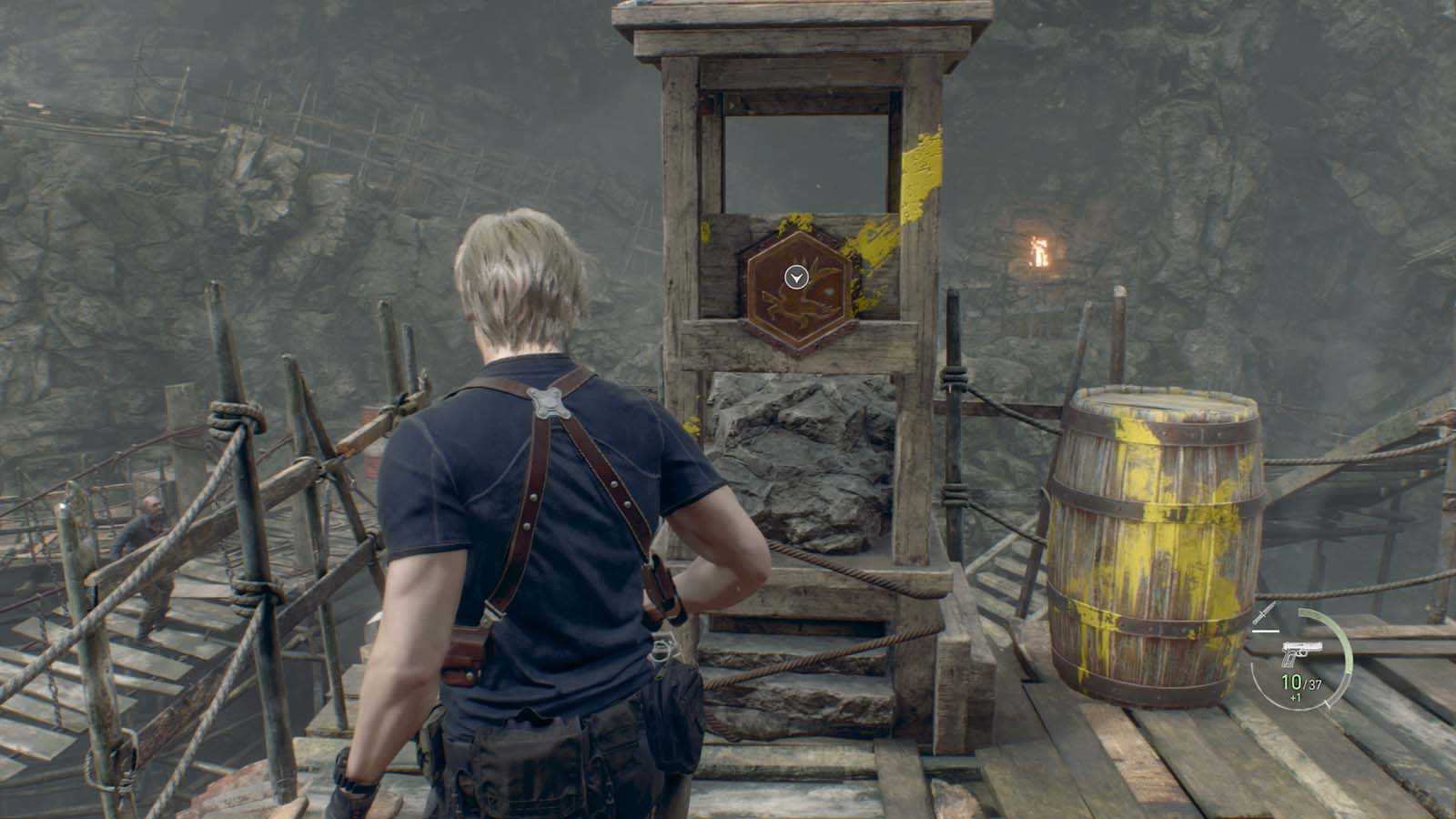Click the ammo counter showing 10/37

(1299, 682)
